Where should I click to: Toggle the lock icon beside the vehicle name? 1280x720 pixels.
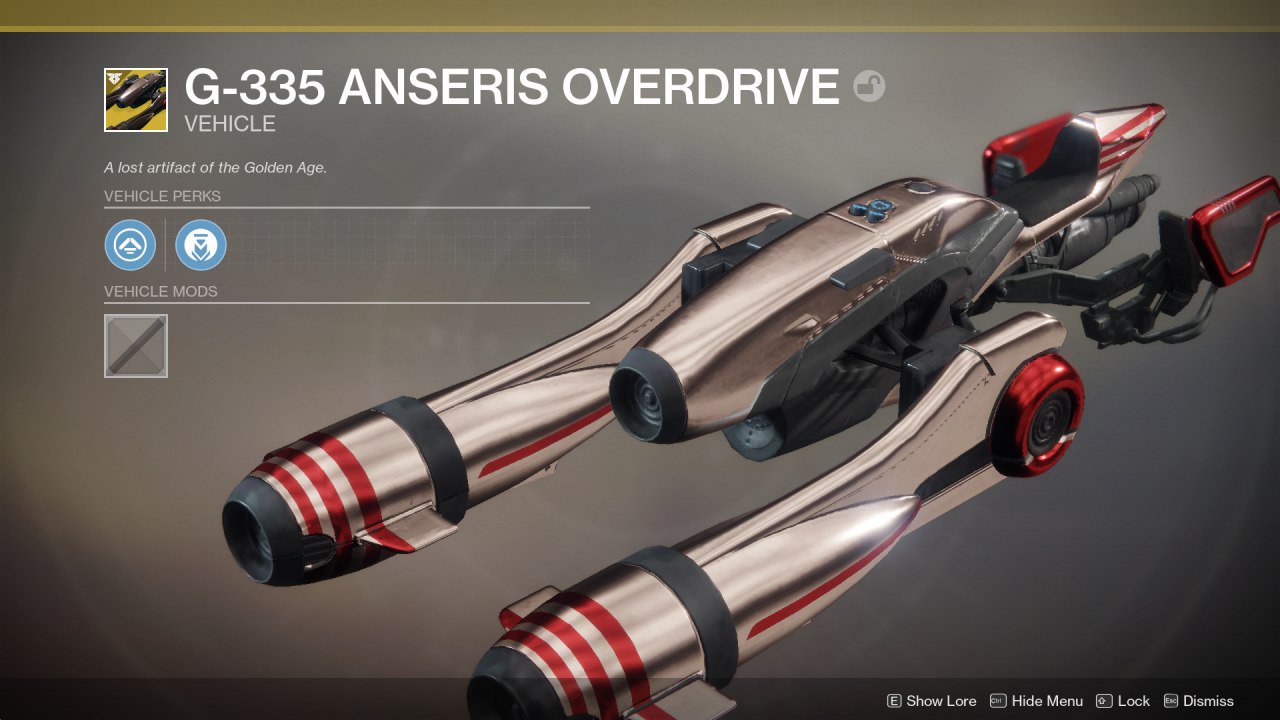[x=869, y=87]
